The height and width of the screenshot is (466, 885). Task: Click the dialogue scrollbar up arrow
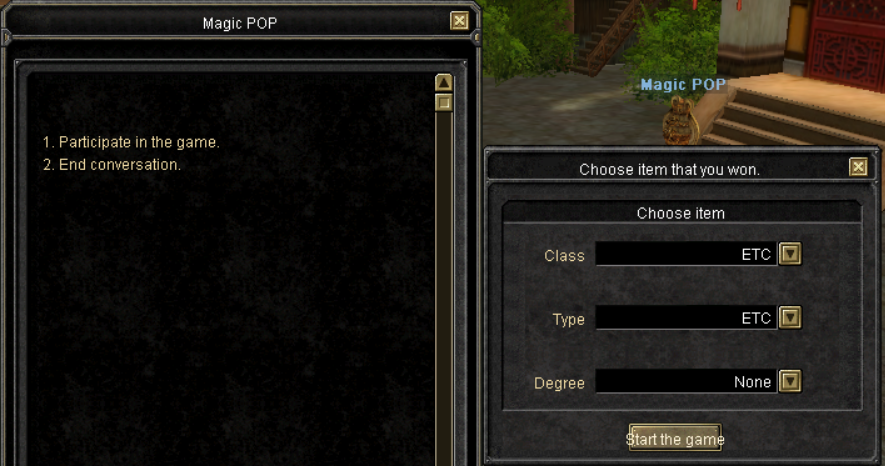(x=444, y=83)
